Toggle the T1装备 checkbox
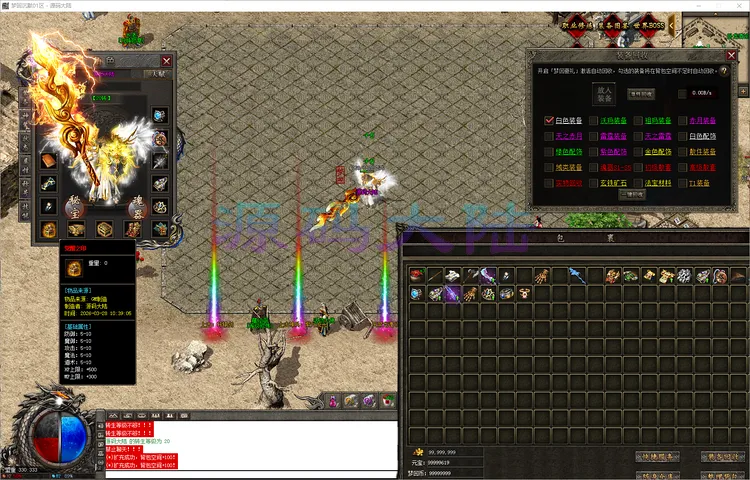 point(680,183)
